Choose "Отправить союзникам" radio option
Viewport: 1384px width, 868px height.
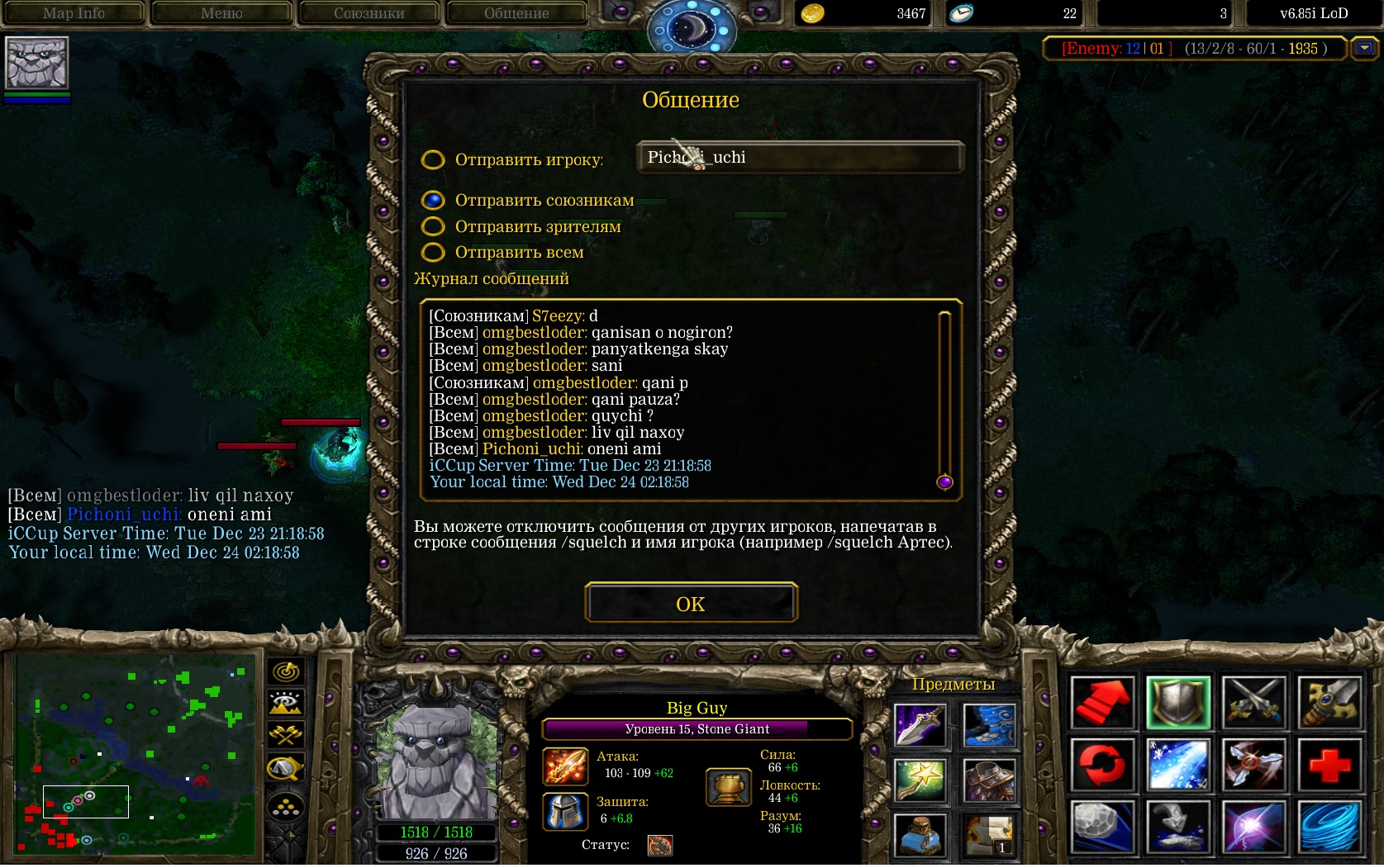(x=433, y=201)
